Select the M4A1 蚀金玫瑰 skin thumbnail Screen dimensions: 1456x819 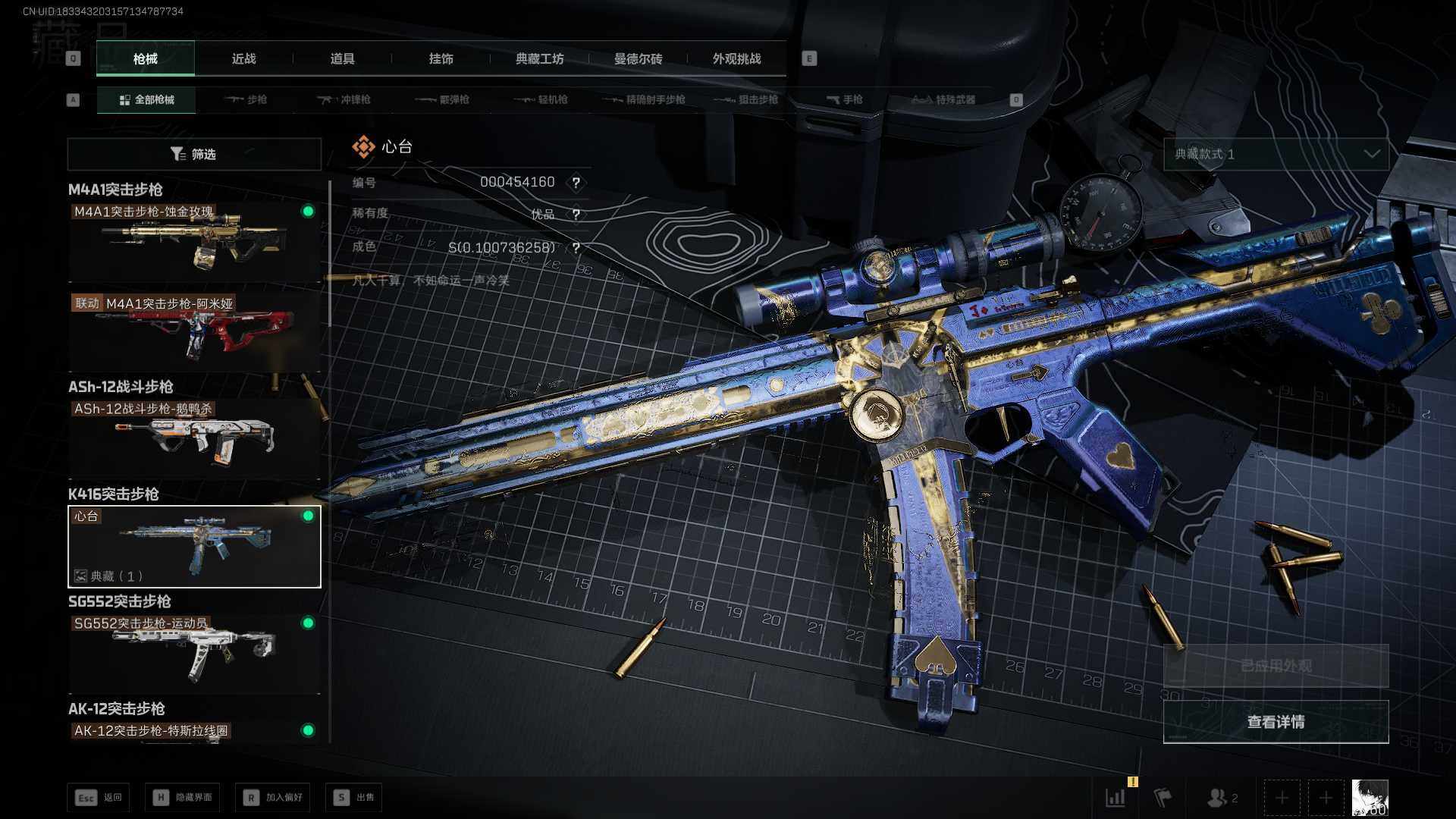[194, 243]
